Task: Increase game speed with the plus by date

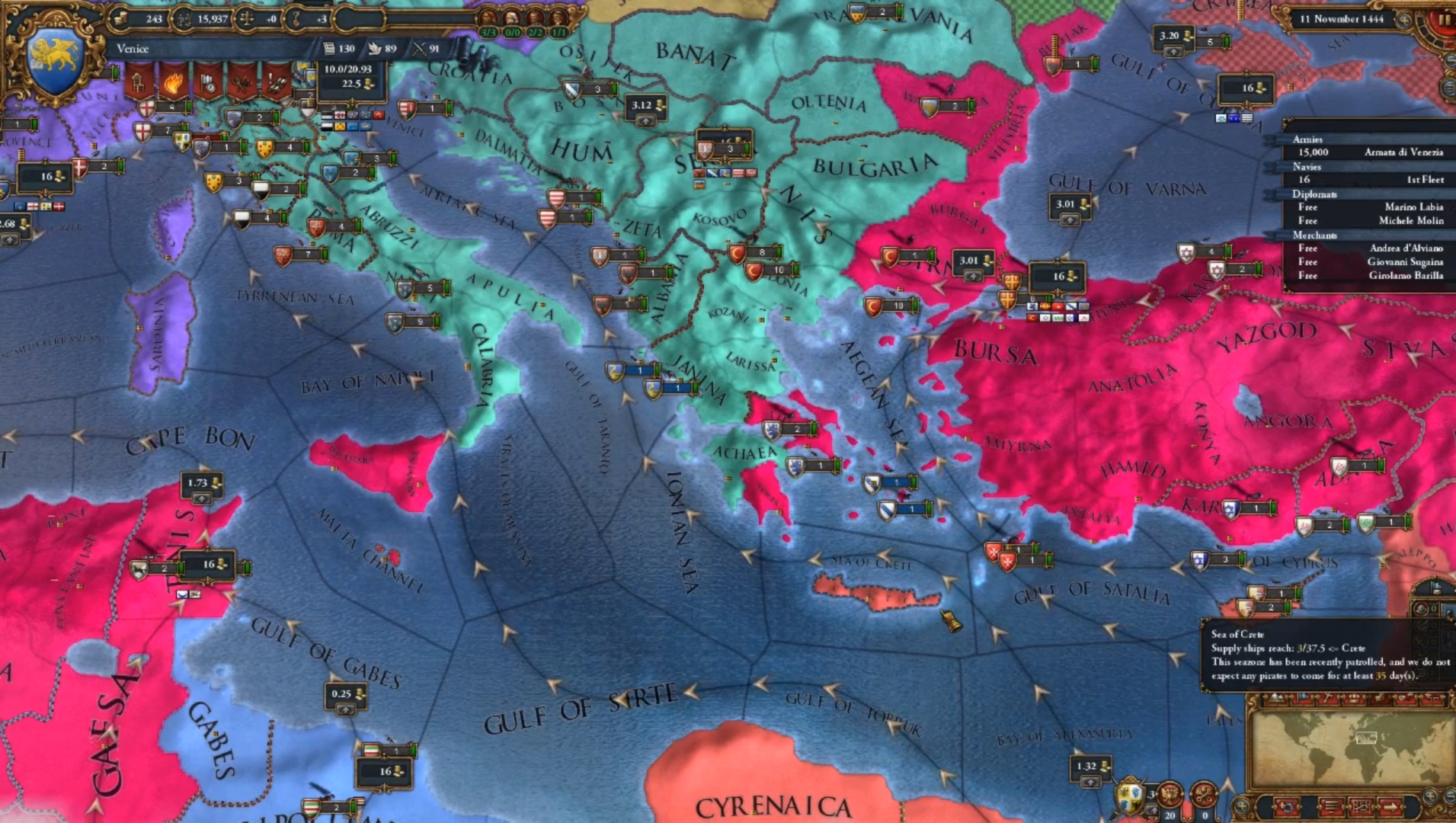Action: (x=1404, y=20)
